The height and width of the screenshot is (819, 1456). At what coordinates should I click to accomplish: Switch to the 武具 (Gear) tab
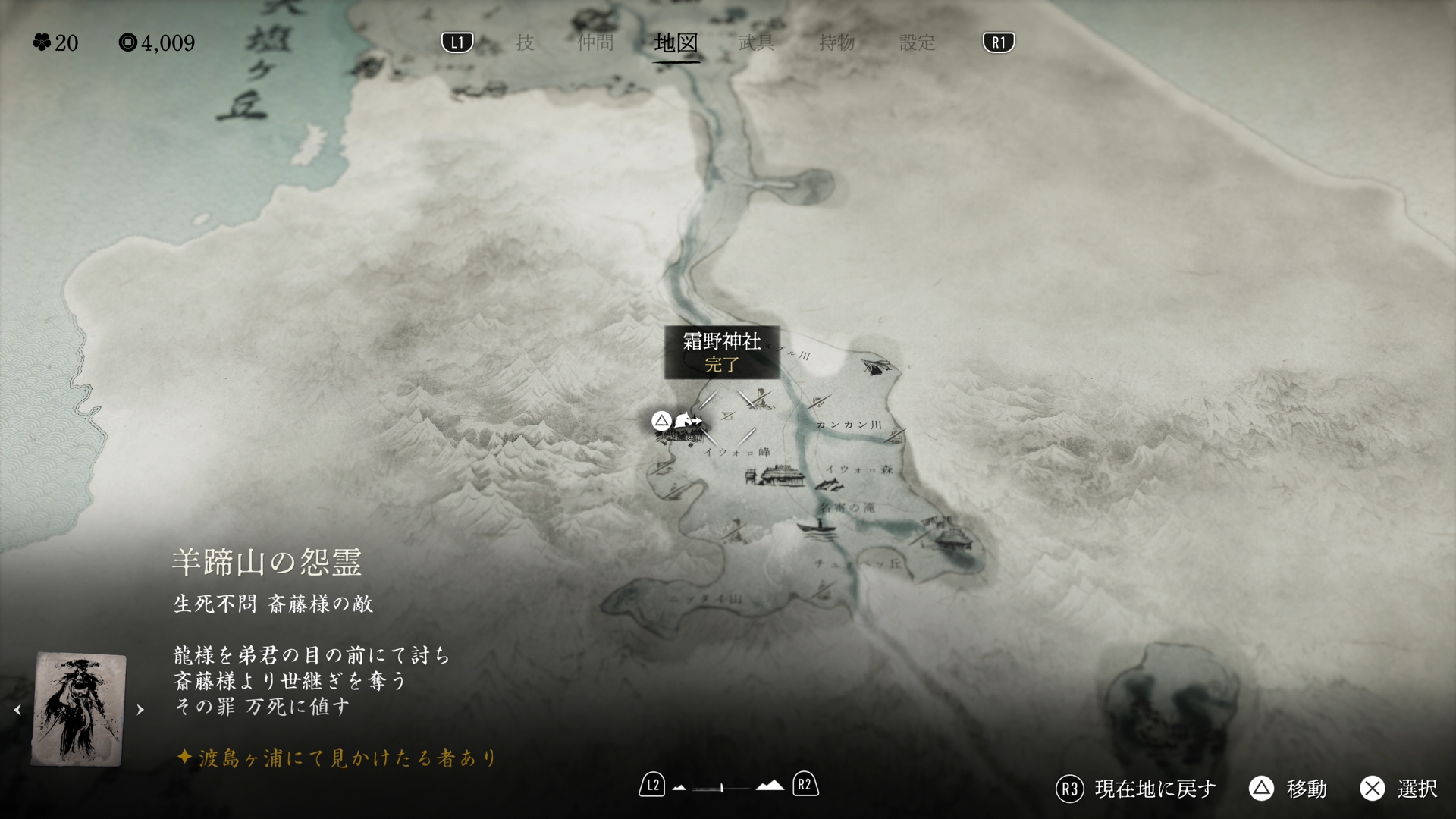[756, 42]
